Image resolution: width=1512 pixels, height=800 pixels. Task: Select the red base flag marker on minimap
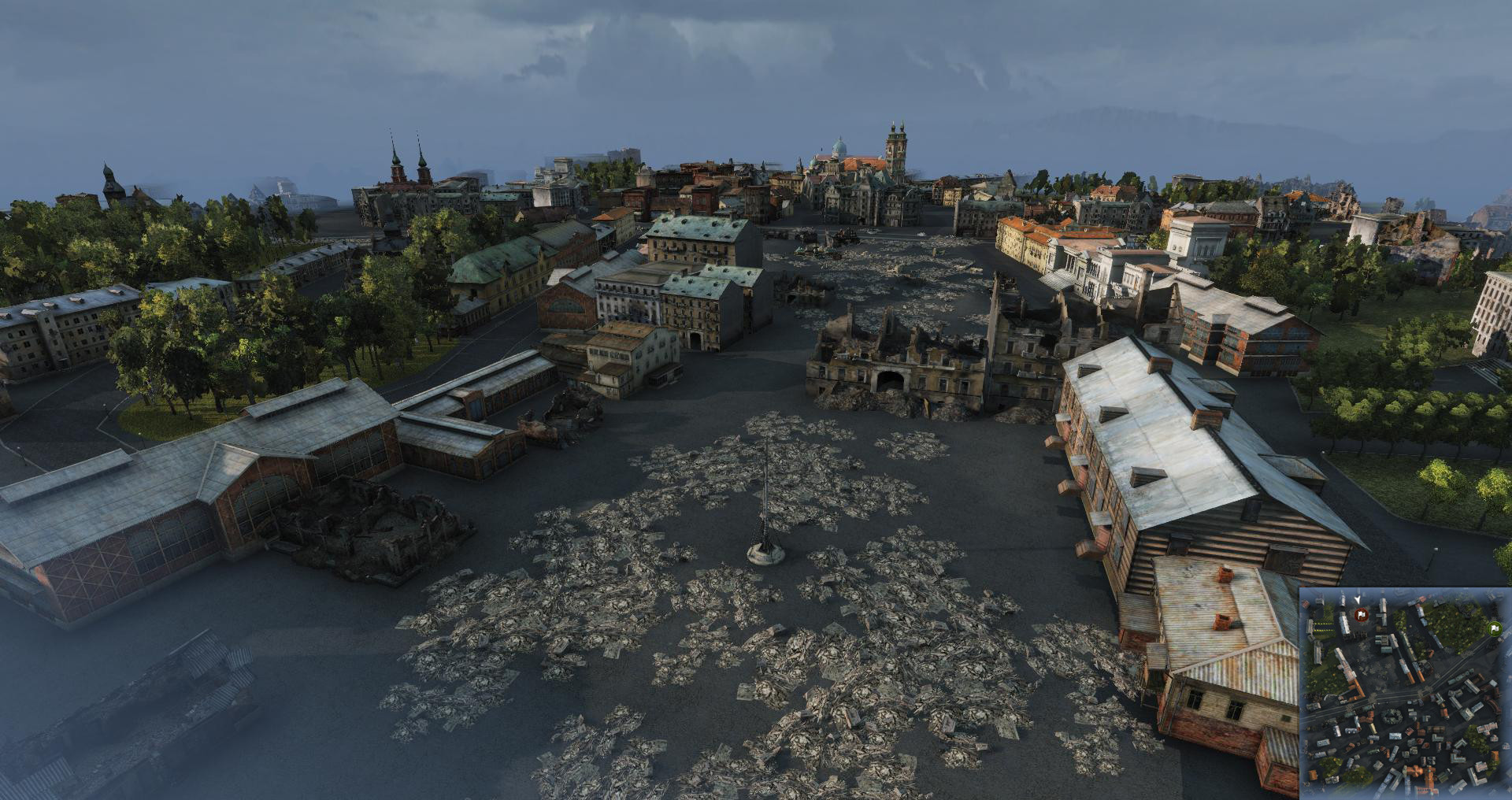1360,614
